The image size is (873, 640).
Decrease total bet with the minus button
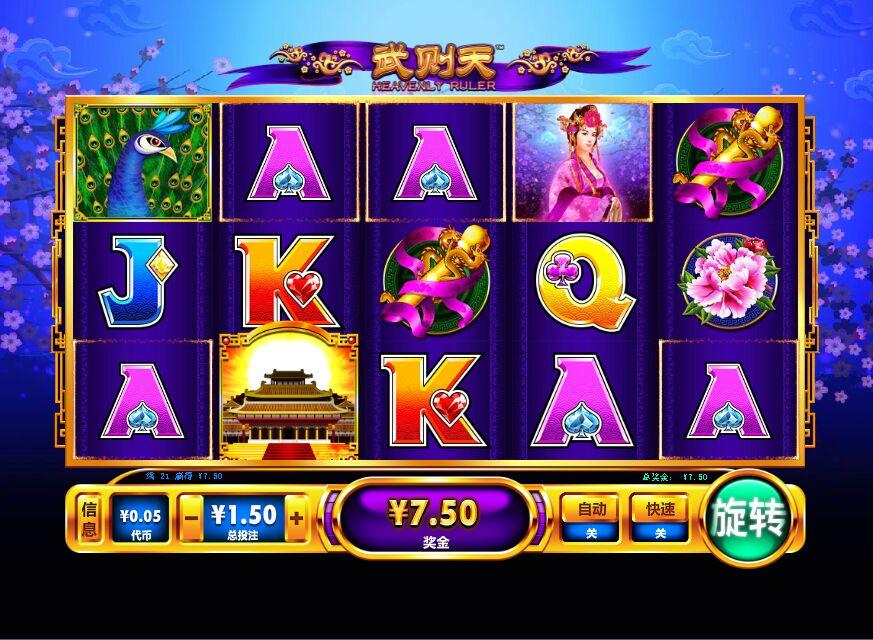191,519
